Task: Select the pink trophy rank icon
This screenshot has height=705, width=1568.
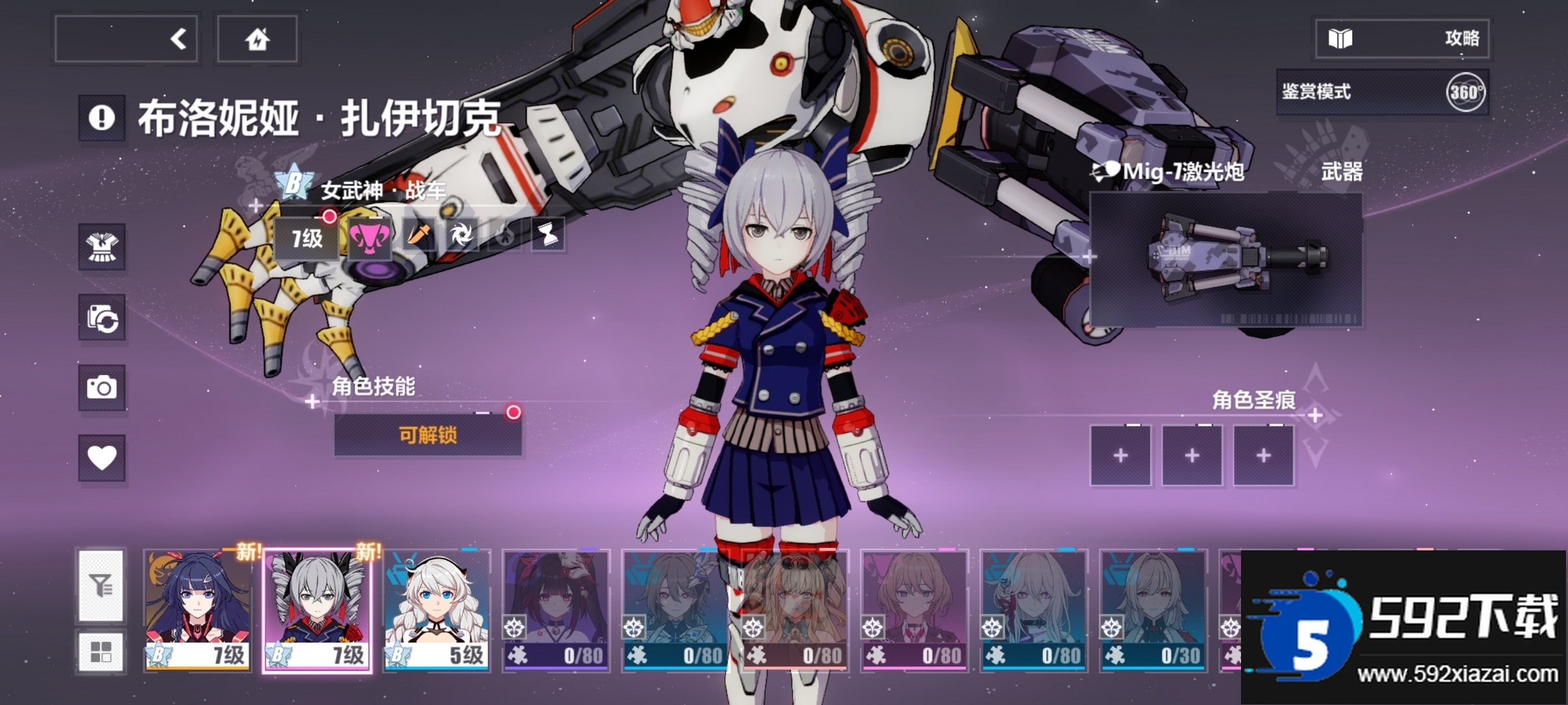Action: 370,238
